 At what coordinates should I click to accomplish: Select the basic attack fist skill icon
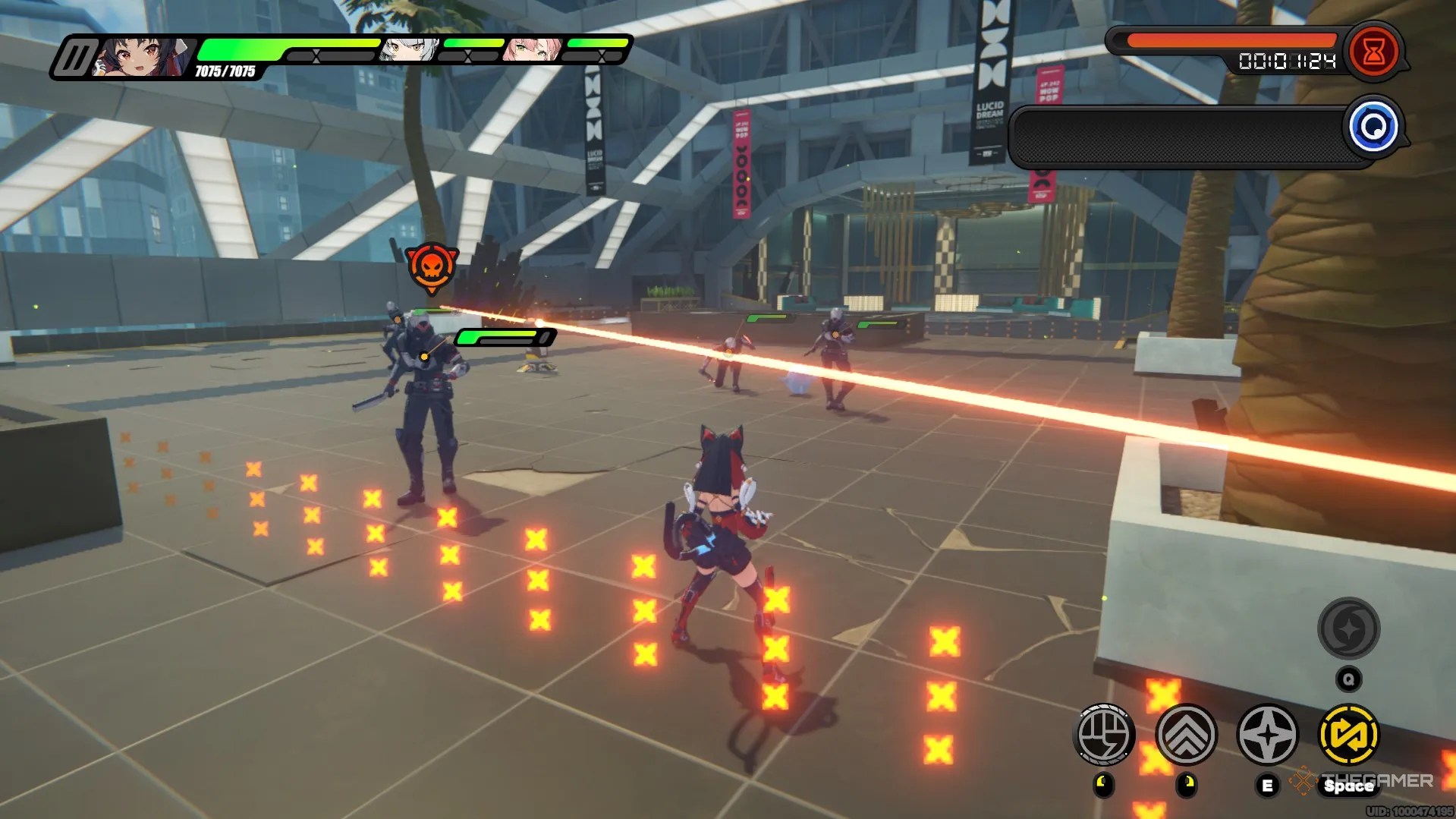tap(1106, 733)
